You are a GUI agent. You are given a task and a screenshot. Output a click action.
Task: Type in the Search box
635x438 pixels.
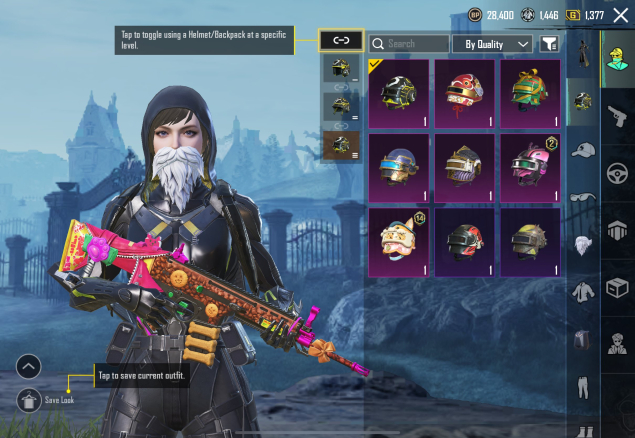pyautogui.click(x=412, y=44)
